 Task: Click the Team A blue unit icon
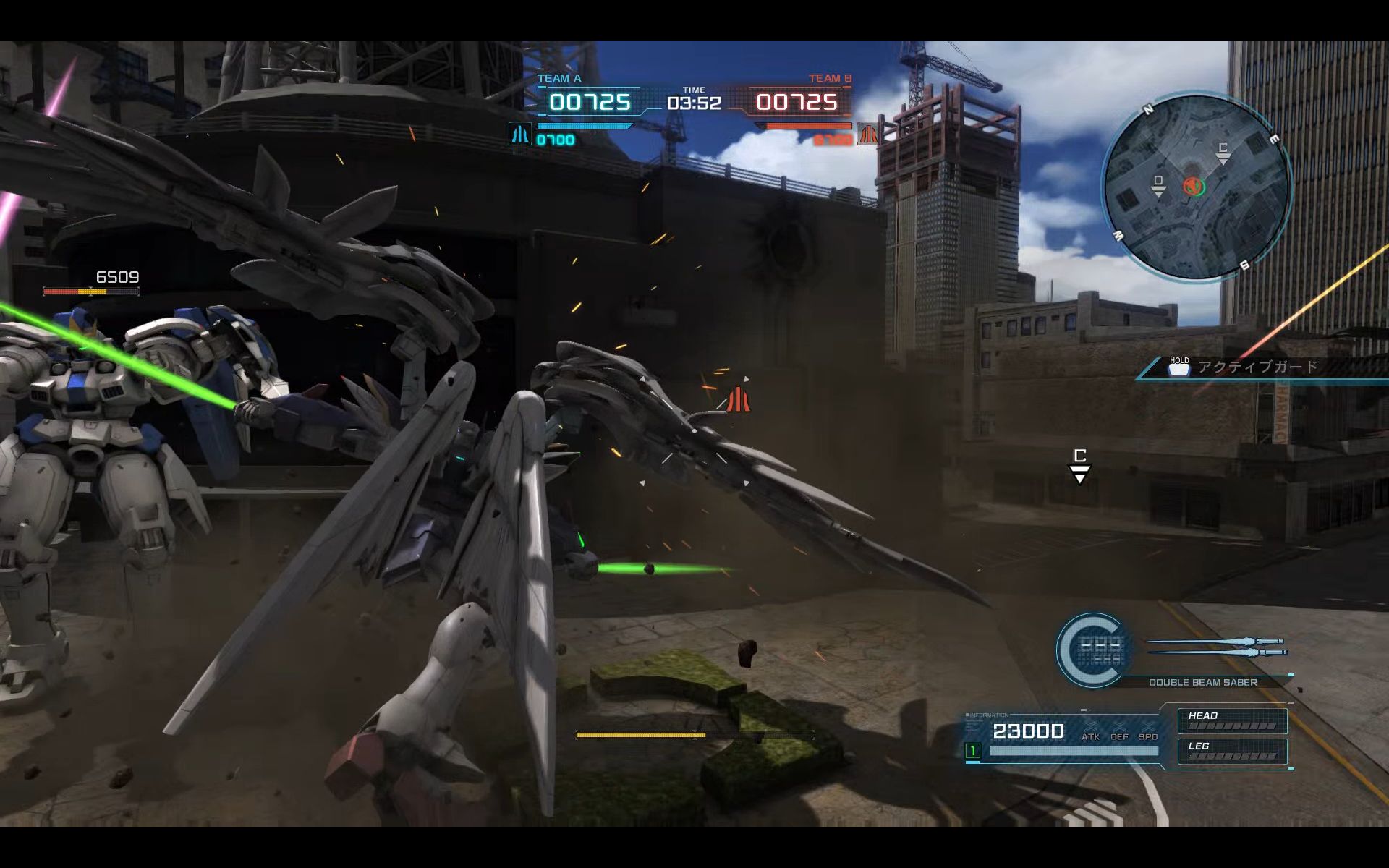(x=519, y=135)
